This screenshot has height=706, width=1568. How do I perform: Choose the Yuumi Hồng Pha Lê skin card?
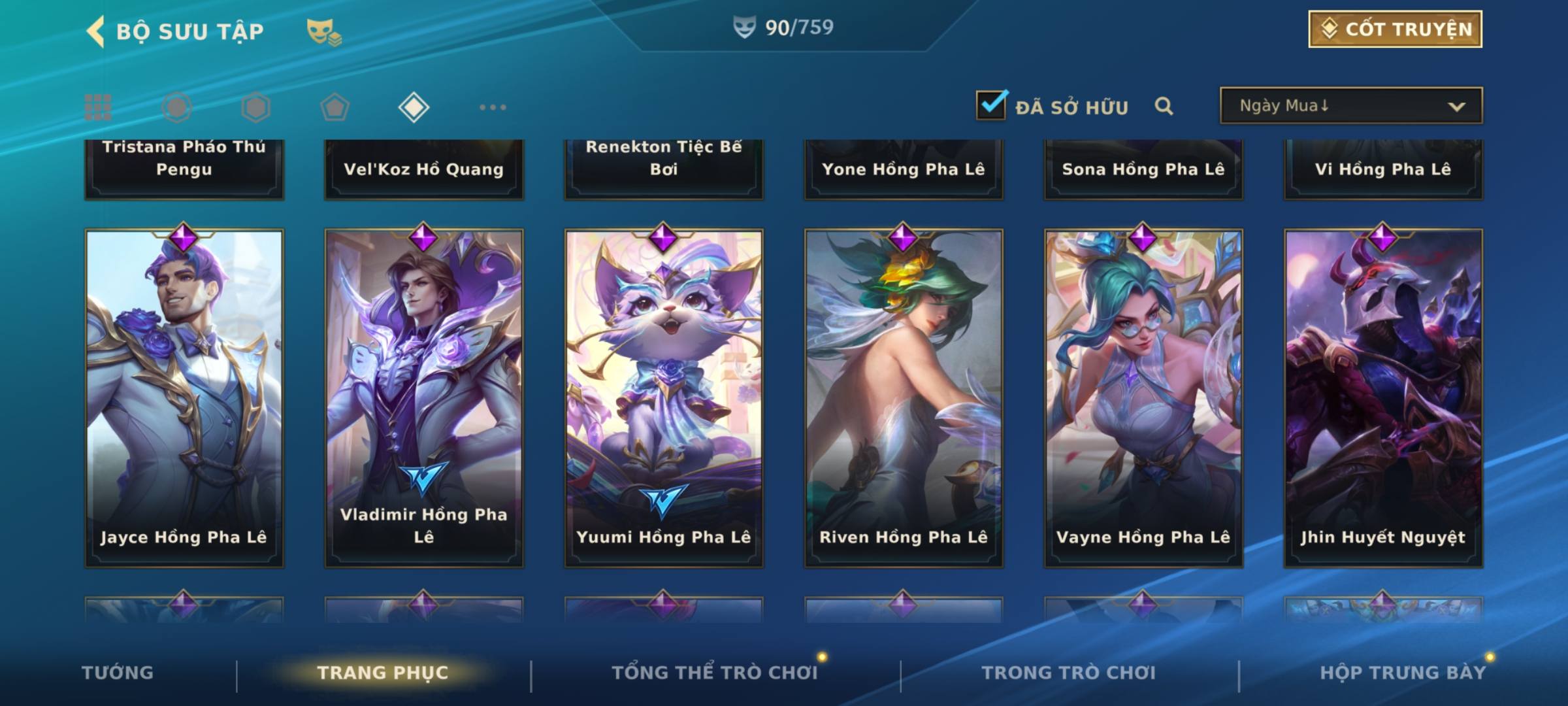pyautogui.click(x=664, y=397)
